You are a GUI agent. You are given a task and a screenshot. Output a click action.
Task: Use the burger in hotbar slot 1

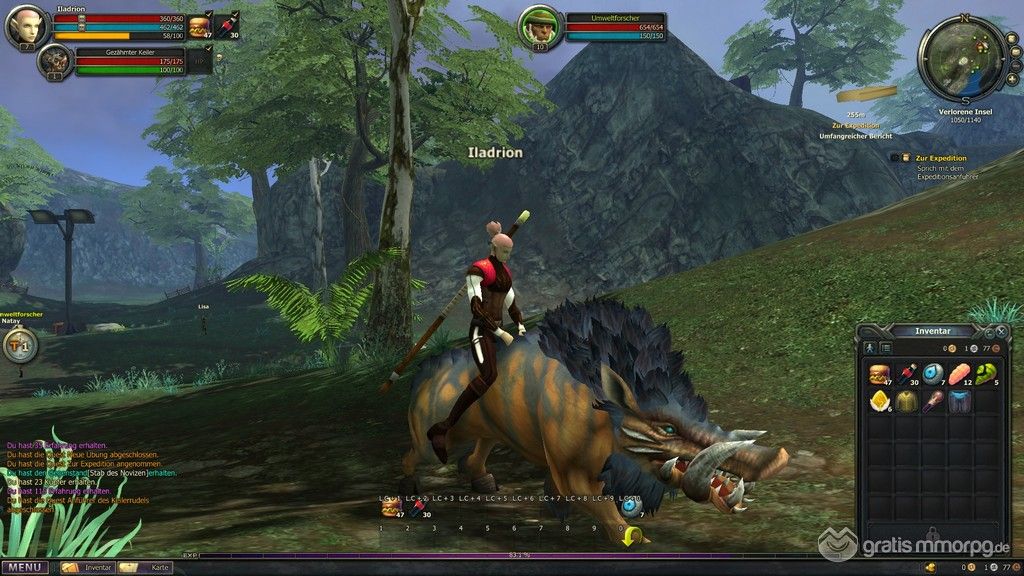[x=390, y=509]
